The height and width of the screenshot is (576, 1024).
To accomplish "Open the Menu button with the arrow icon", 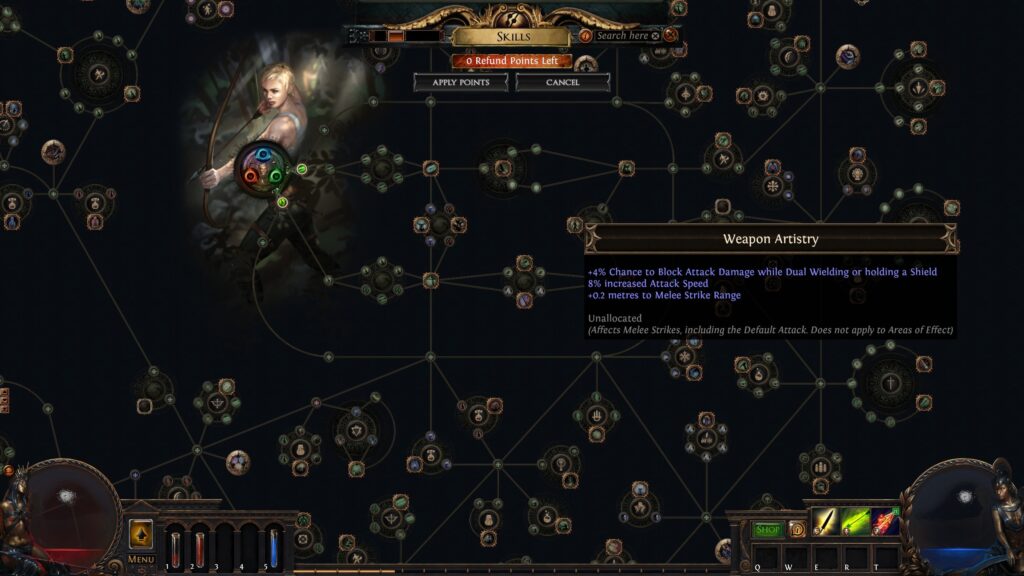I will (x=141, y=535).
